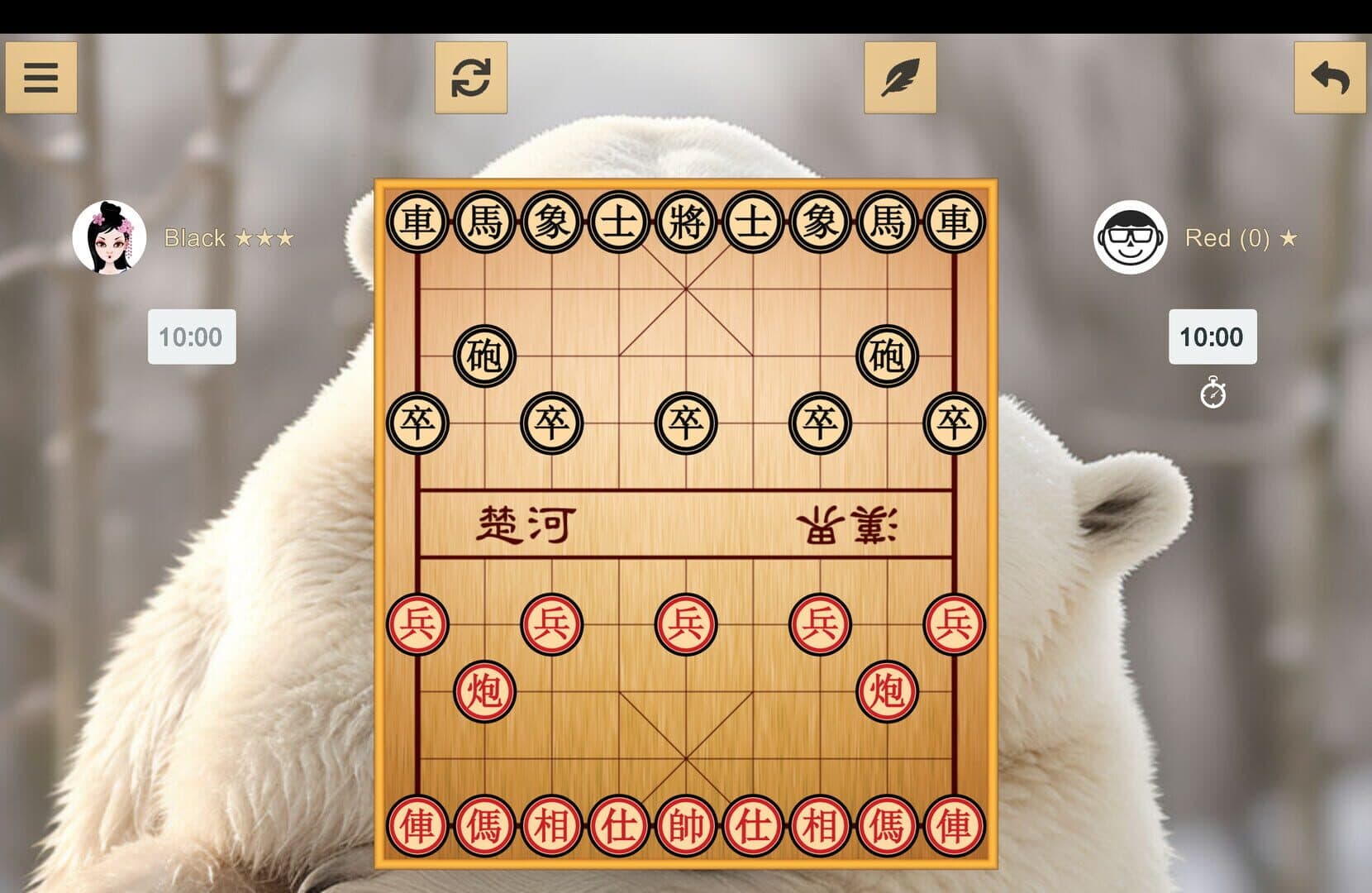
Task: Select the feather annotation icon
Action: pyautogui.click(x=901, y=77)
